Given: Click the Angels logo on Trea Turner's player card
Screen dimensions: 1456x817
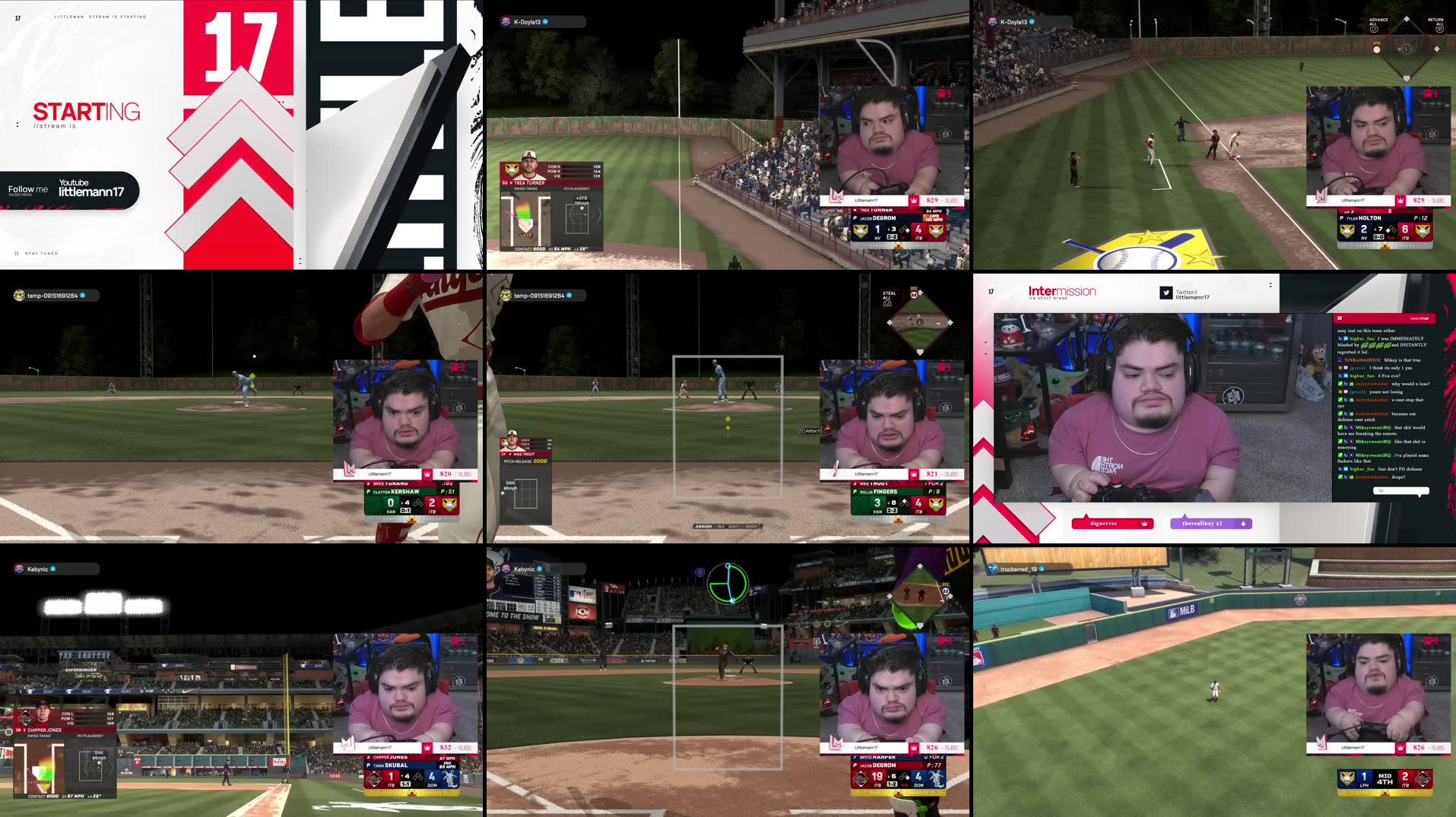Looking at the screenshot, I should (511, 170).
